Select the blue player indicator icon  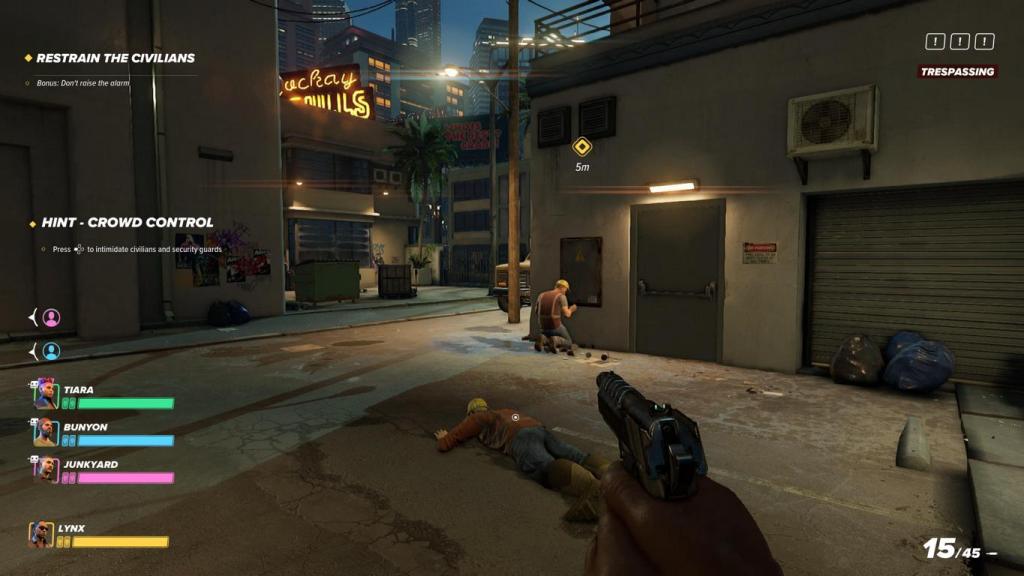pyautogui.click(x=51, y=351)
